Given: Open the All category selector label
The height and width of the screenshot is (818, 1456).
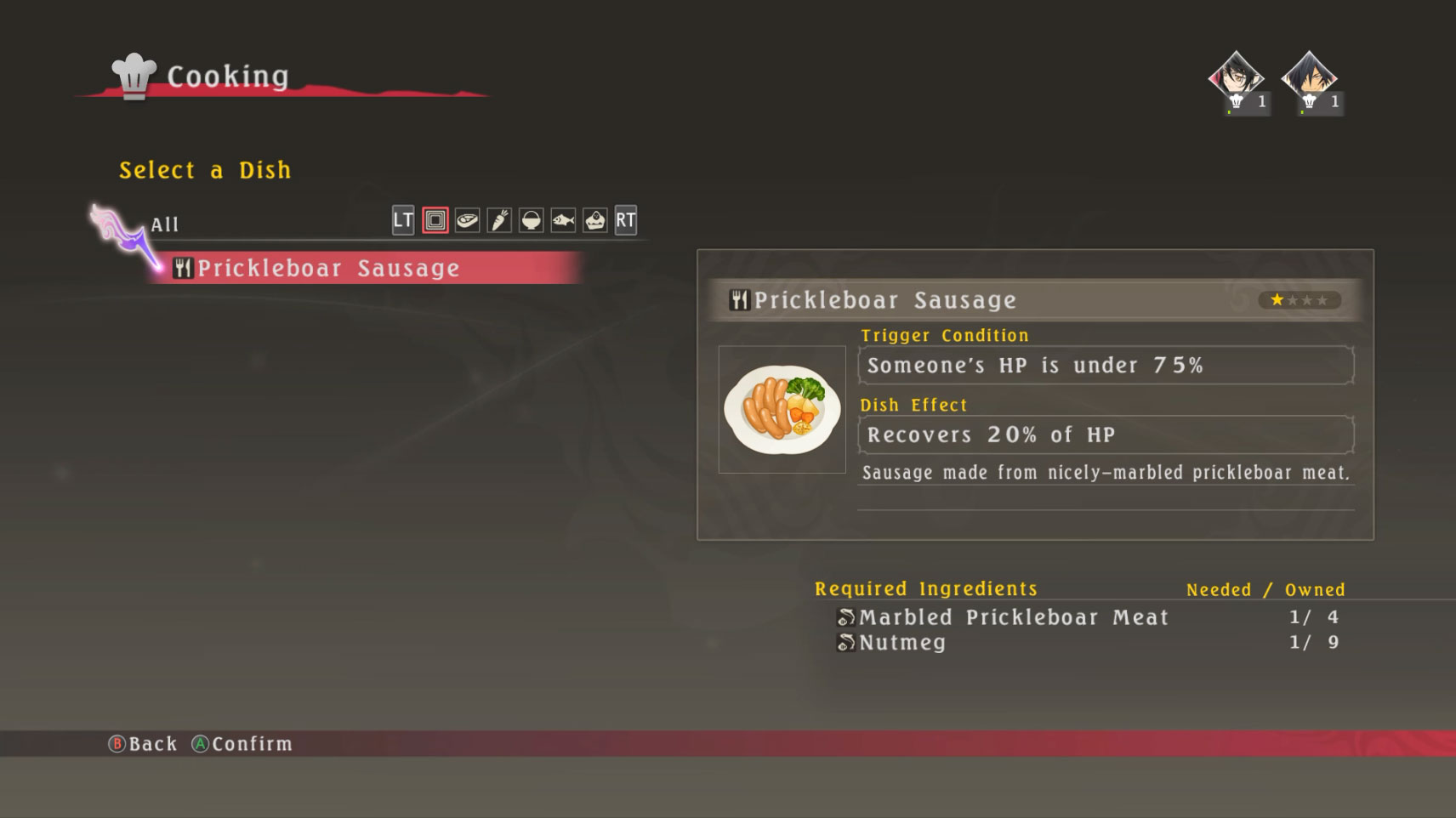Looking at the screenshot, I should (163, 224).
